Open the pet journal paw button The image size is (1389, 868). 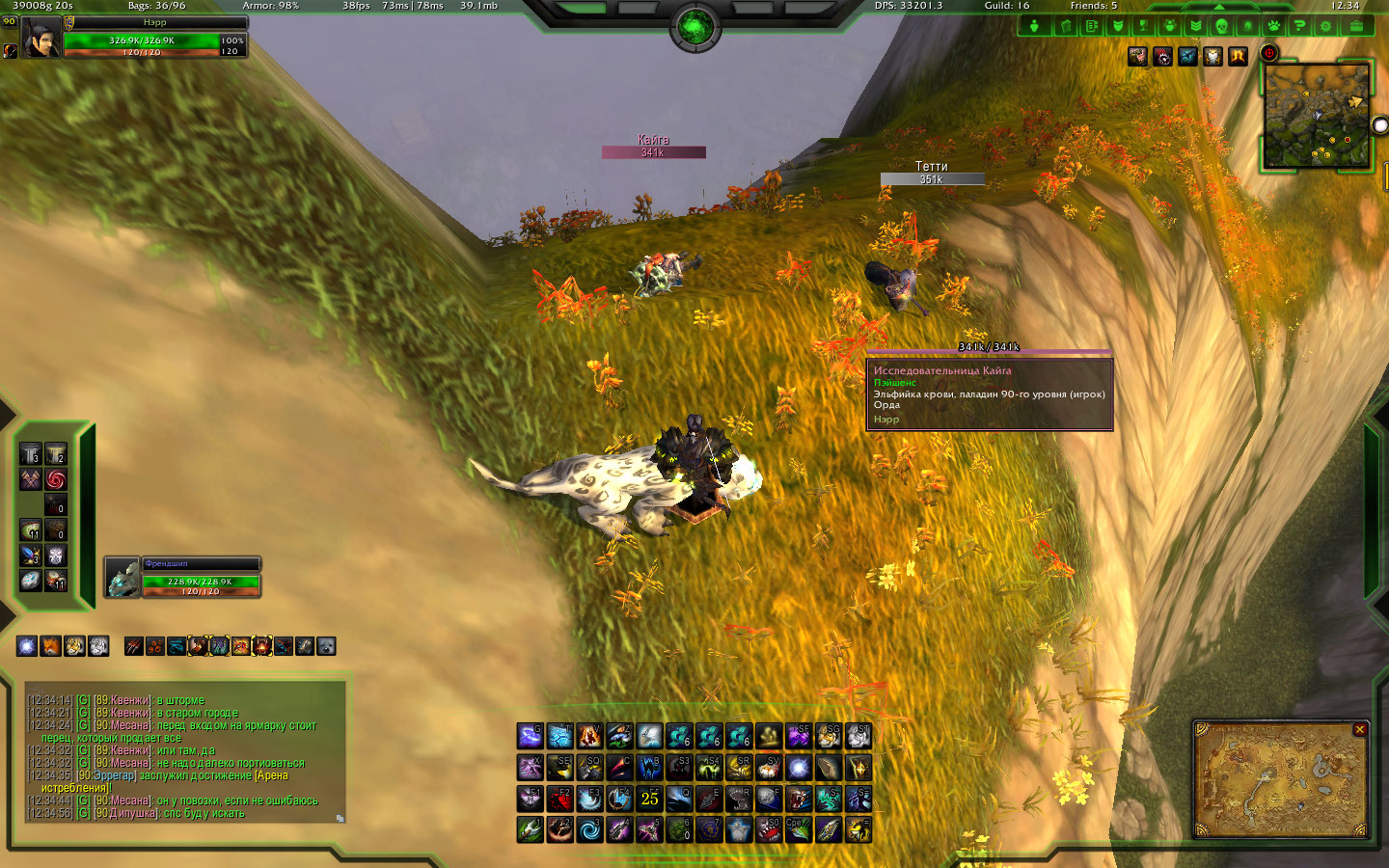pyautogui.click(x=1274, y=26)
